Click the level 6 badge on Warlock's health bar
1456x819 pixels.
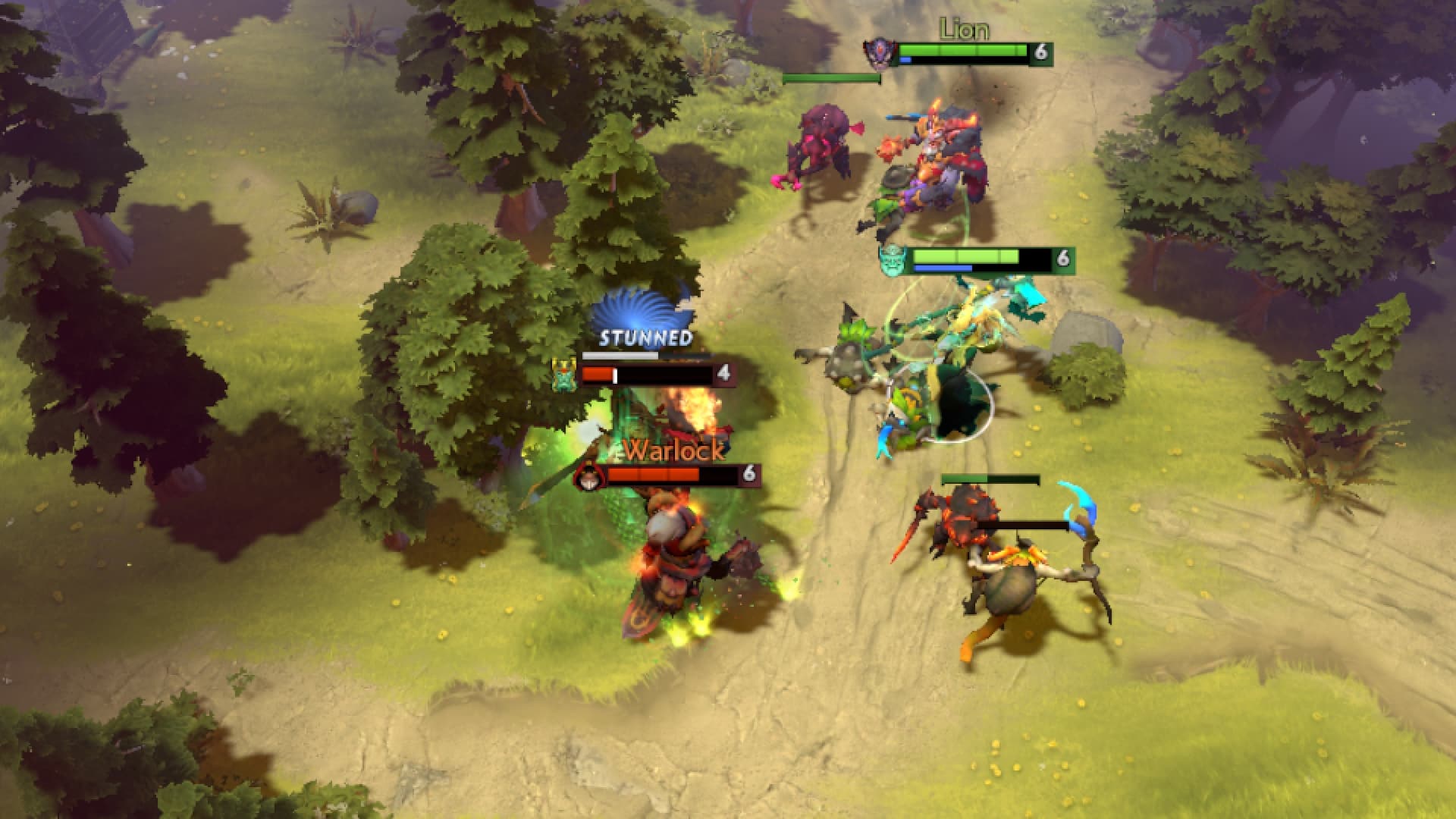coord(749,475)
